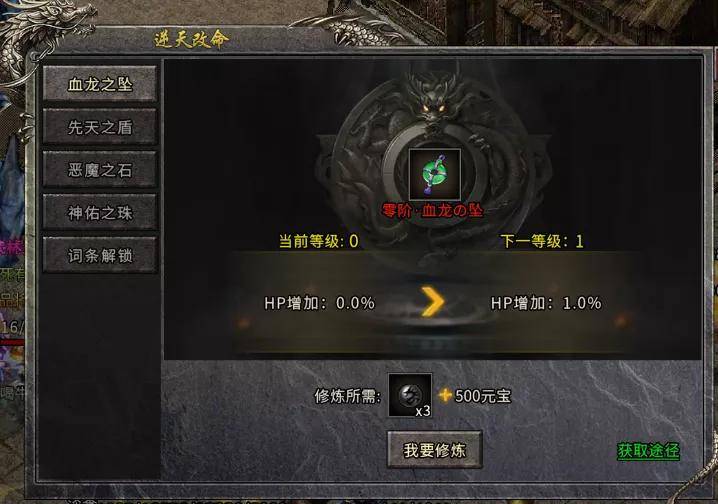
Task: Select the blood dragon pendant icon
Action: point(436,174)
